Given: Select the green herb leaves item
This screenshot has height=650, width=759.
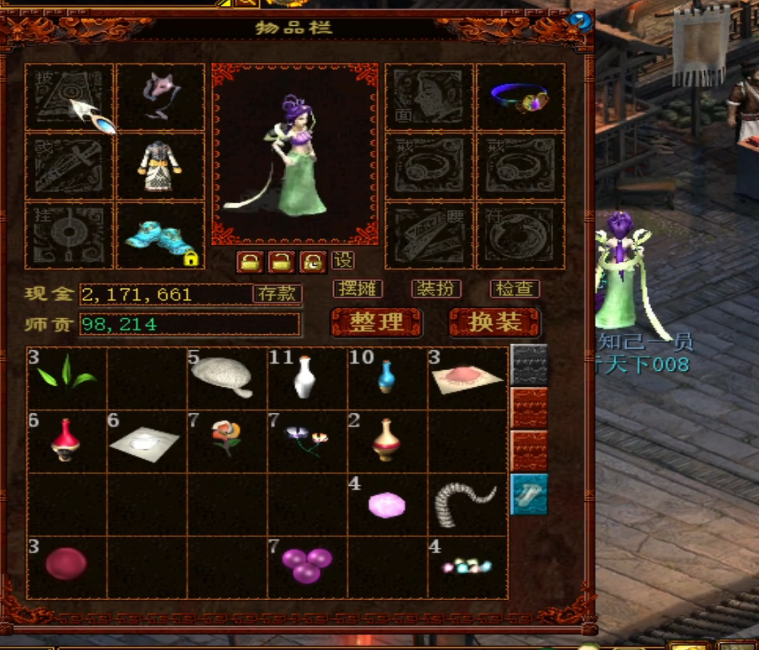Looking at the screenshot, I should pos(67,378).
